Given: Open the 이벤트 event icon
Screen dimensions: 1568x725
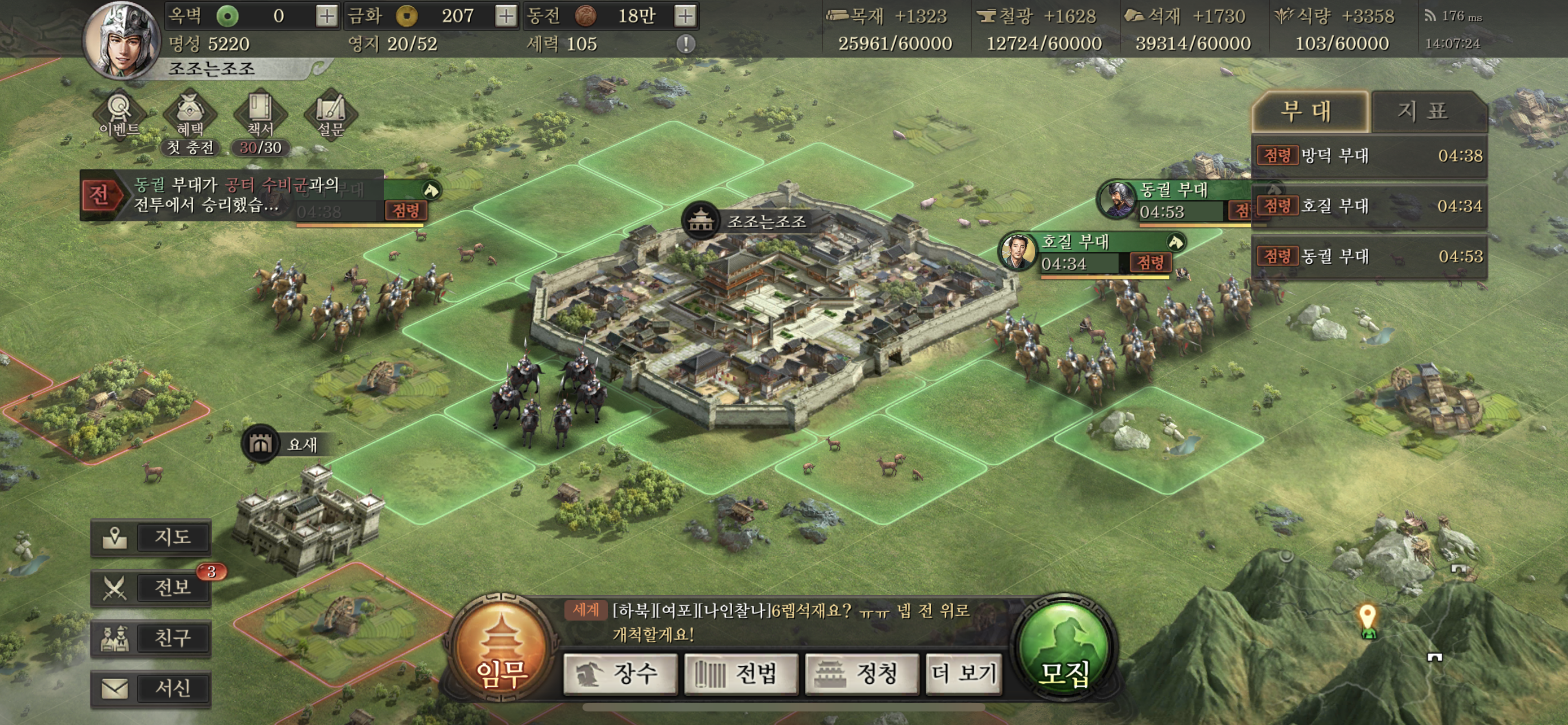Looking at the screenshot, I should pyautogui.click(x=119, y=114).
